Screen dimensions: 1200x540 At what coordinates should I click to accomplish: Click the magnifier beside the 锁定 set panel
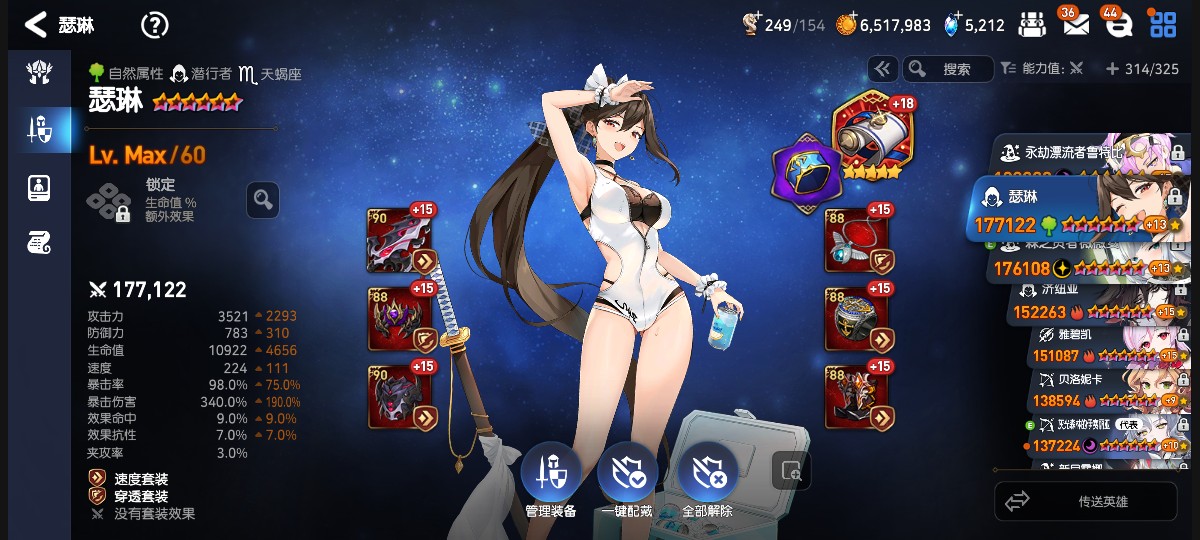click(x=262, y=200)
